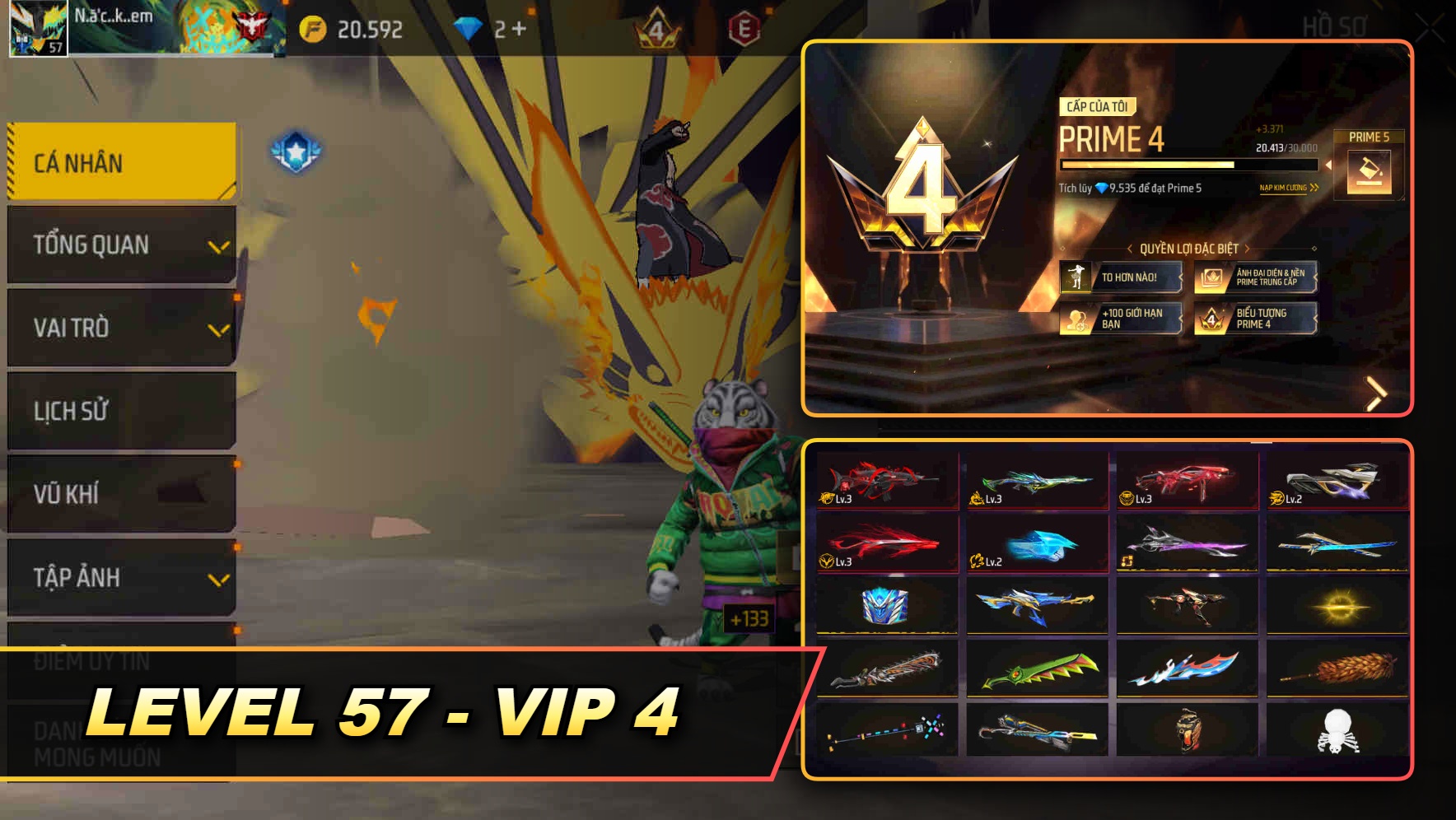Screen dimensions: 1456x820
Task: Click the Prime avatar frame benefit icon
Action: [x=1211, y=278]
